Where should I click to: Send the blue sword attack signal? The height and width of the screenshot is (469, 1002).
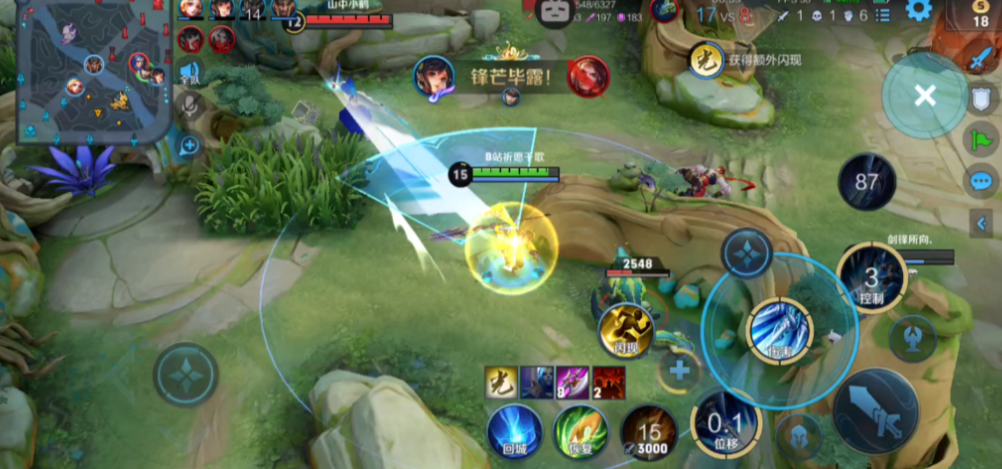979,58
